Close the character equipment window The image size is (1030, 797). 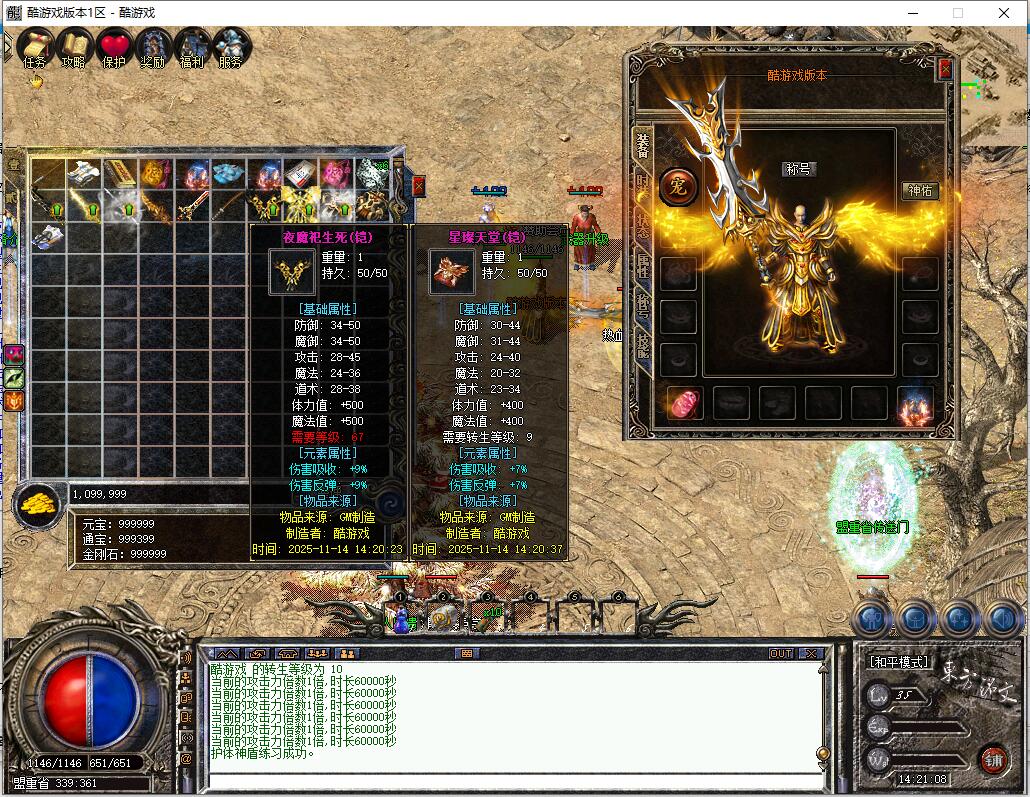click(945, 70)
